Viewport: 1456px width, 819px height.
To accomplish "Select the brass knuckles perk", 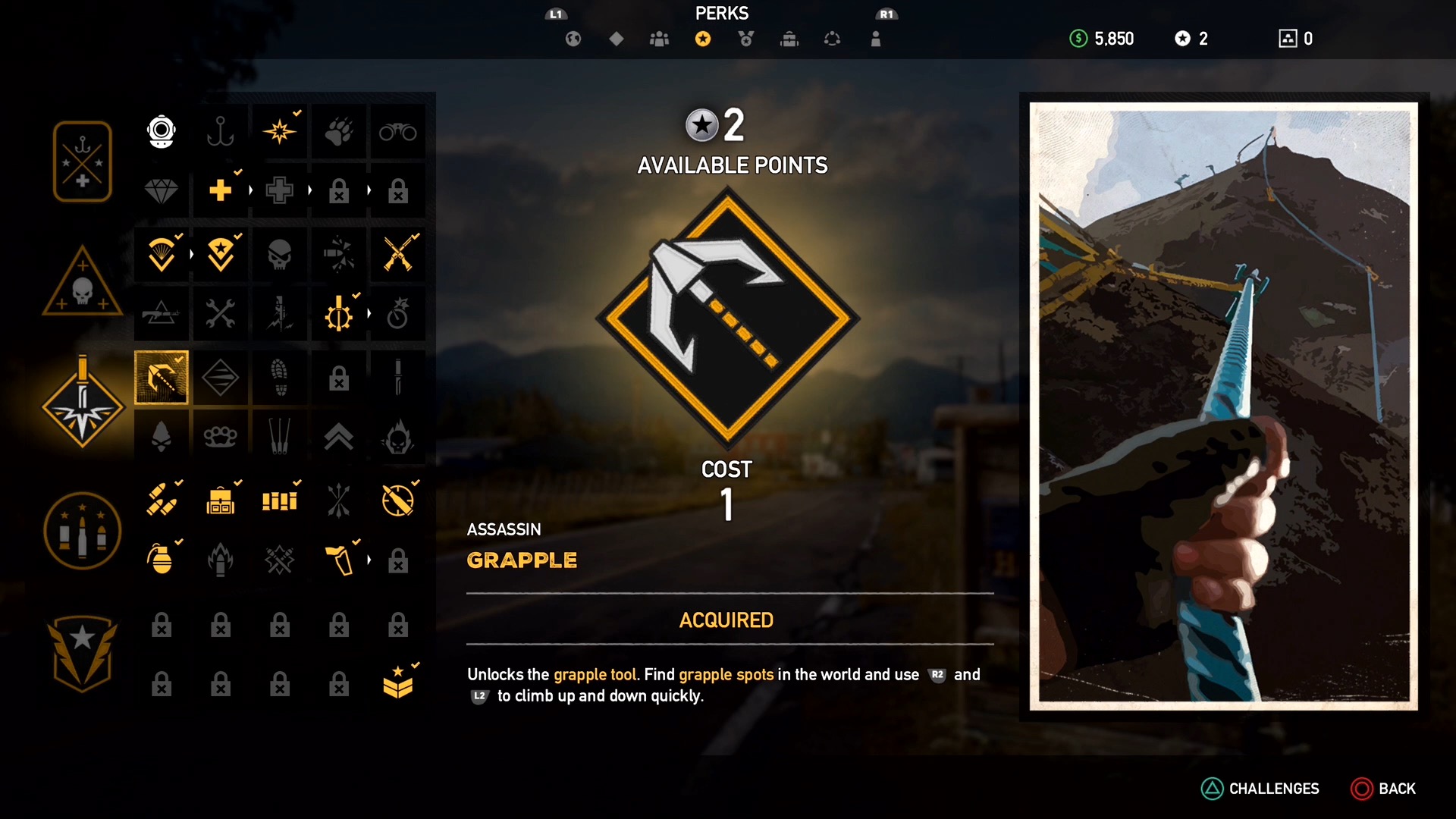I will coord(220,436).
